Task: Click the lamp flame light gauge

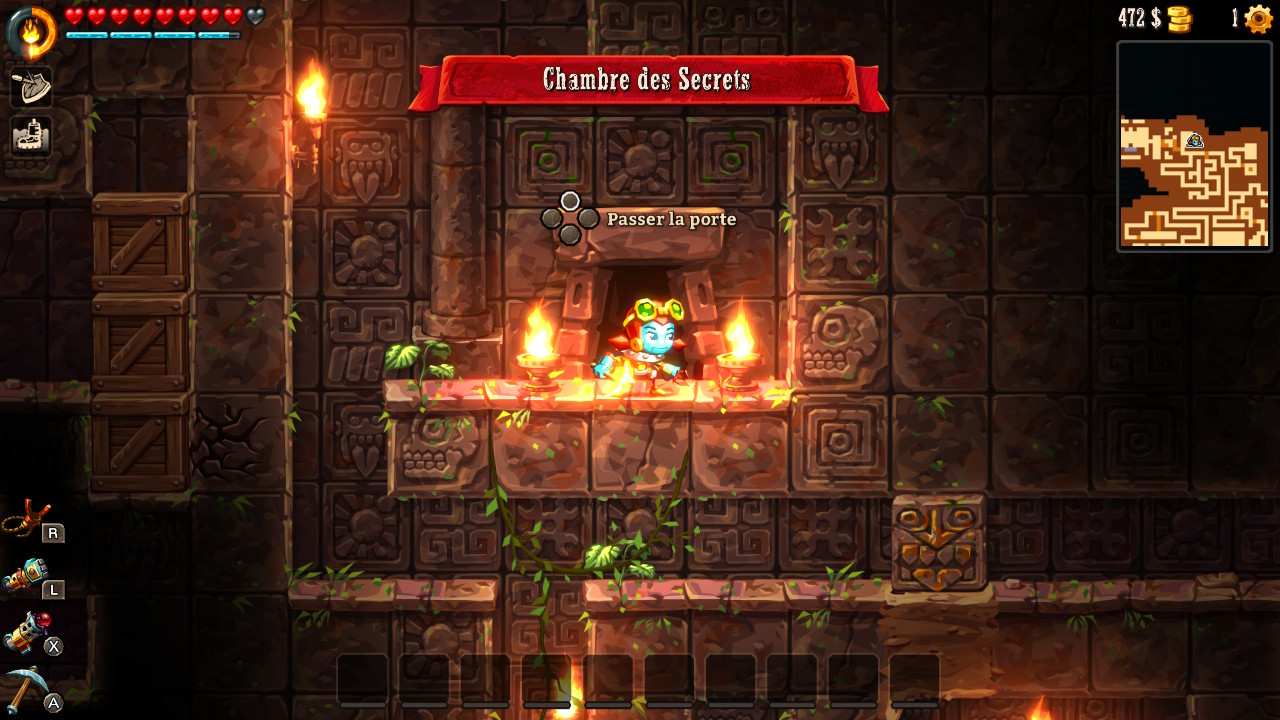Action: click(31, 33)
